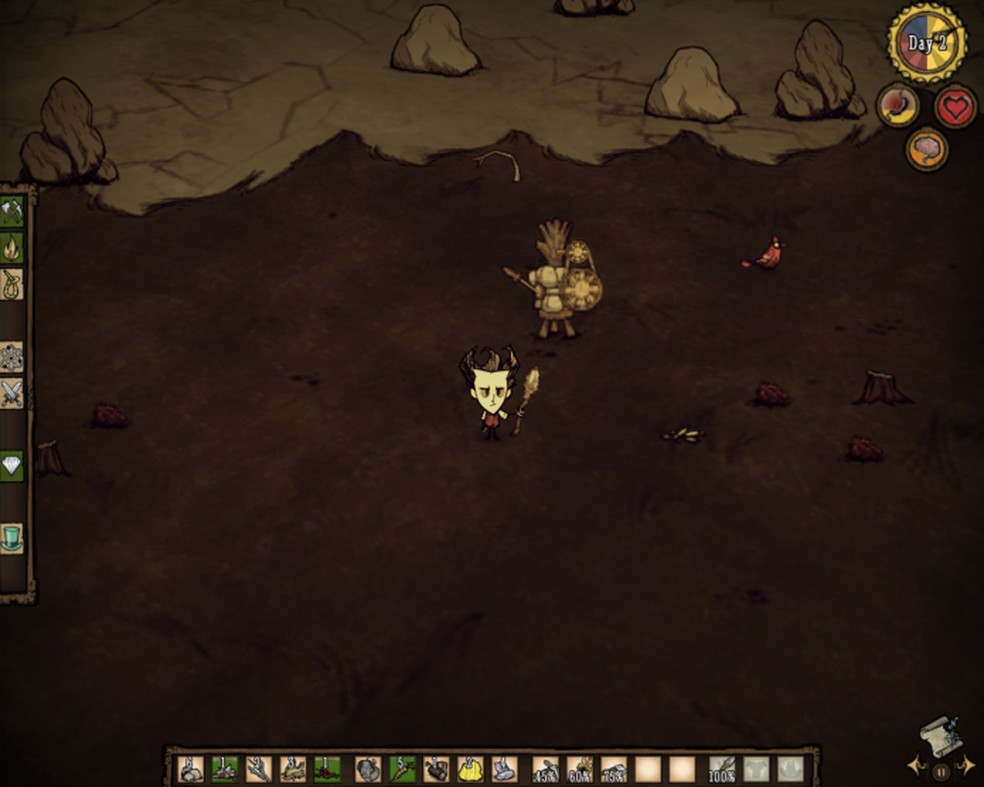984x787 pixels.
Task: Open the Tools crafting tab
Action: 12,211
